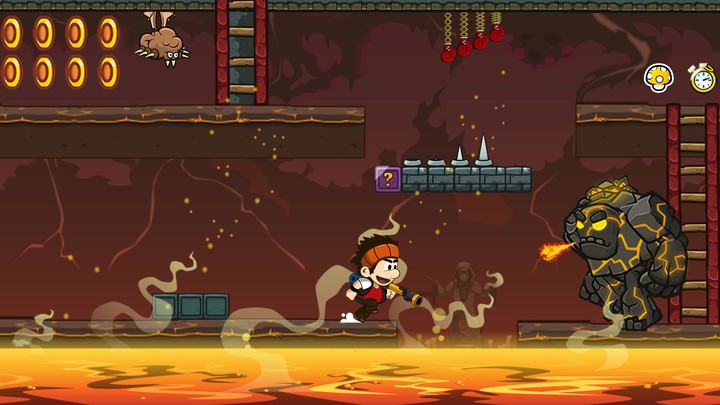Activate the yellow mushroom power-up icon
Image resolution: width=720 pixels, height=405 pixels.
point(657,77)
